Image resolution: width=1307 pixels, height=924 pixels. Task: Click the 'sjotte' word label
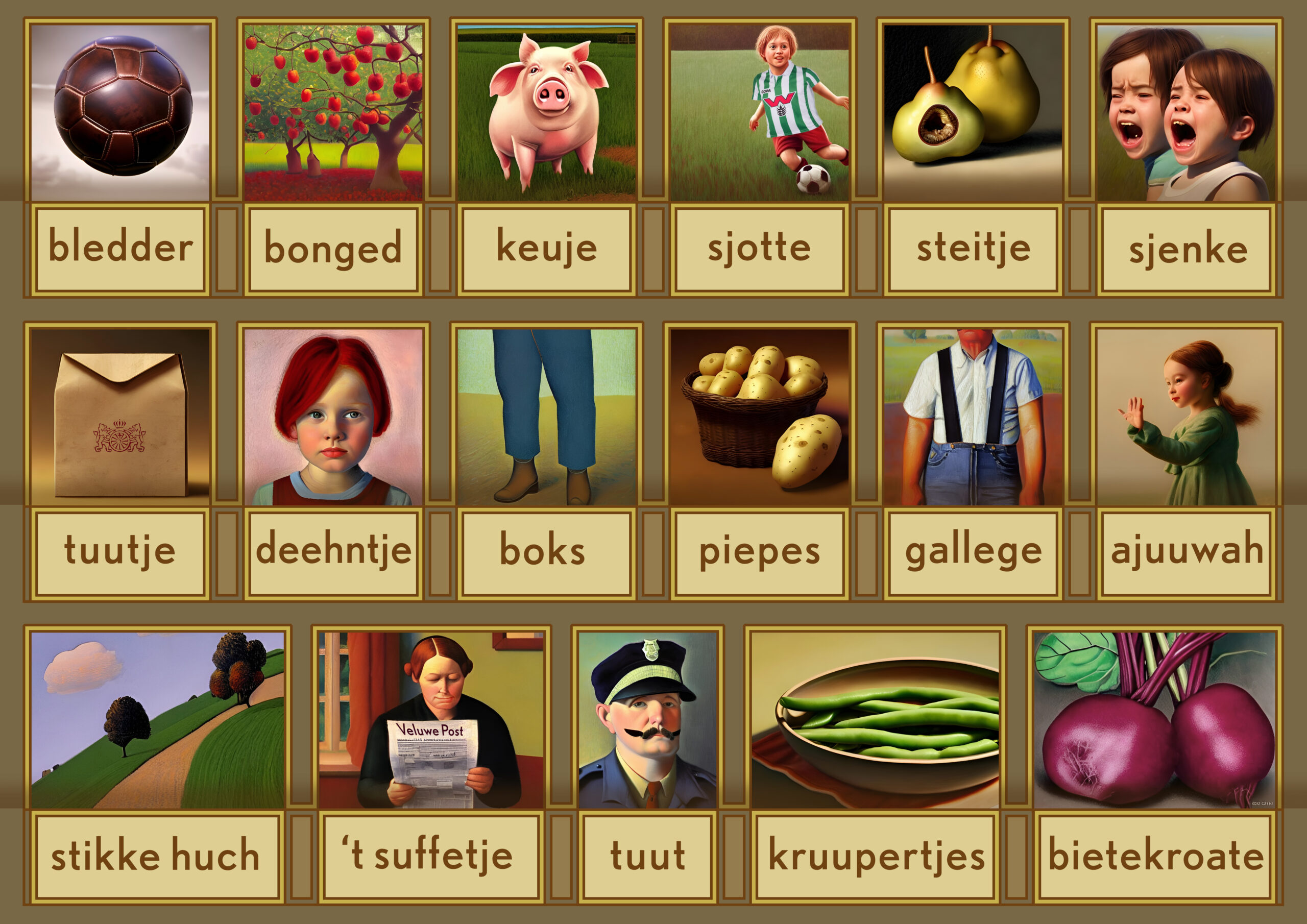(x=759, y=249)
